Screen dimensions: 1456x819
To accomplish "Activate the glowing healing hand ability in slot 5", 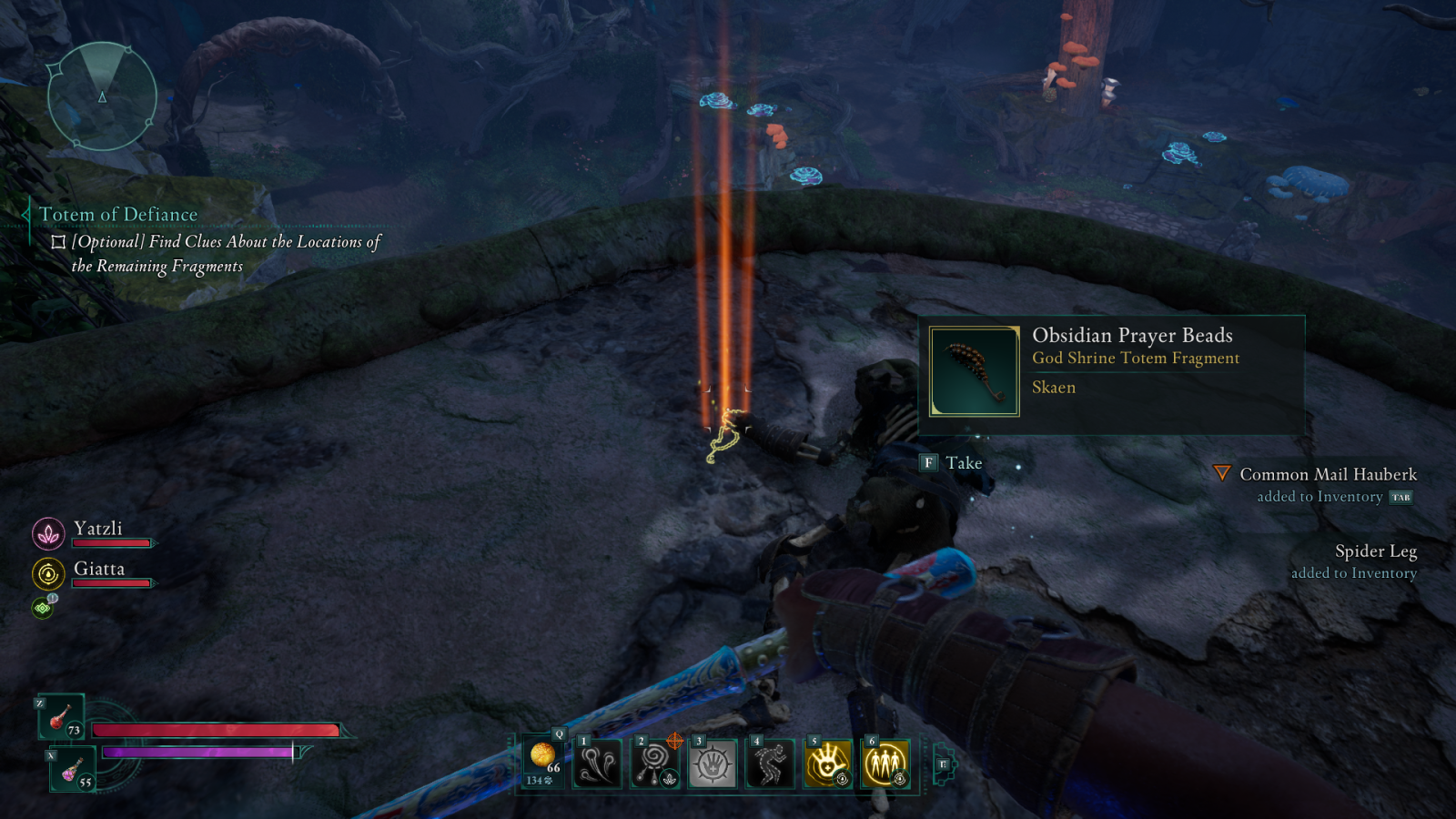I will pyautogui.click(x=827, y=763).
